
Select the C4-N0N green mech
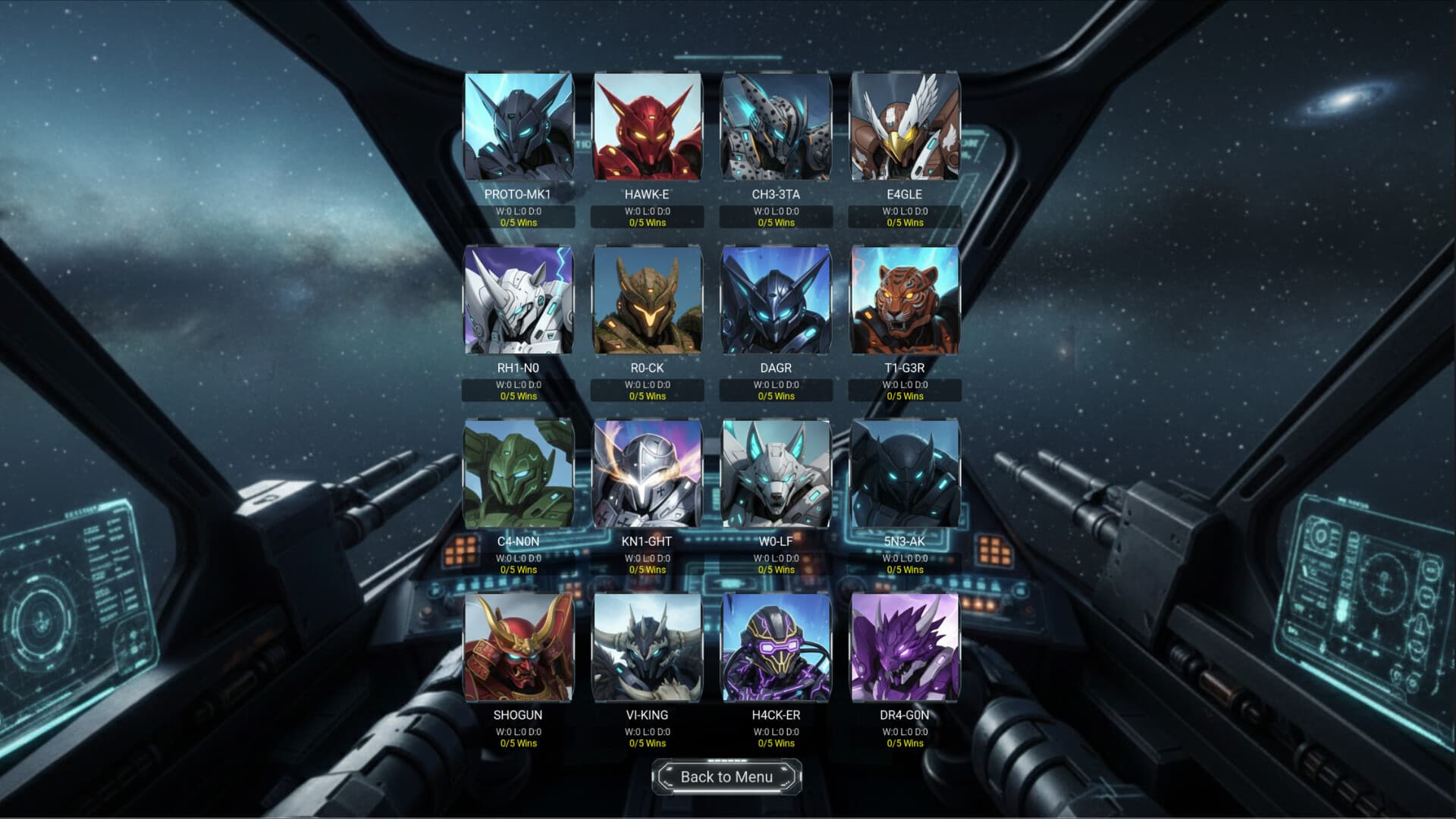pyautogui.click(x=519, y=475)
